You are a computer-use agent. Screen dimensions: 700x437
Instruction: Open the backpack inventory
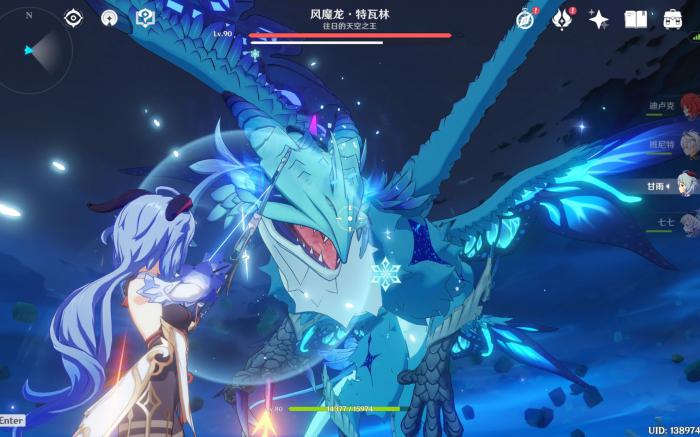(673, 18)
